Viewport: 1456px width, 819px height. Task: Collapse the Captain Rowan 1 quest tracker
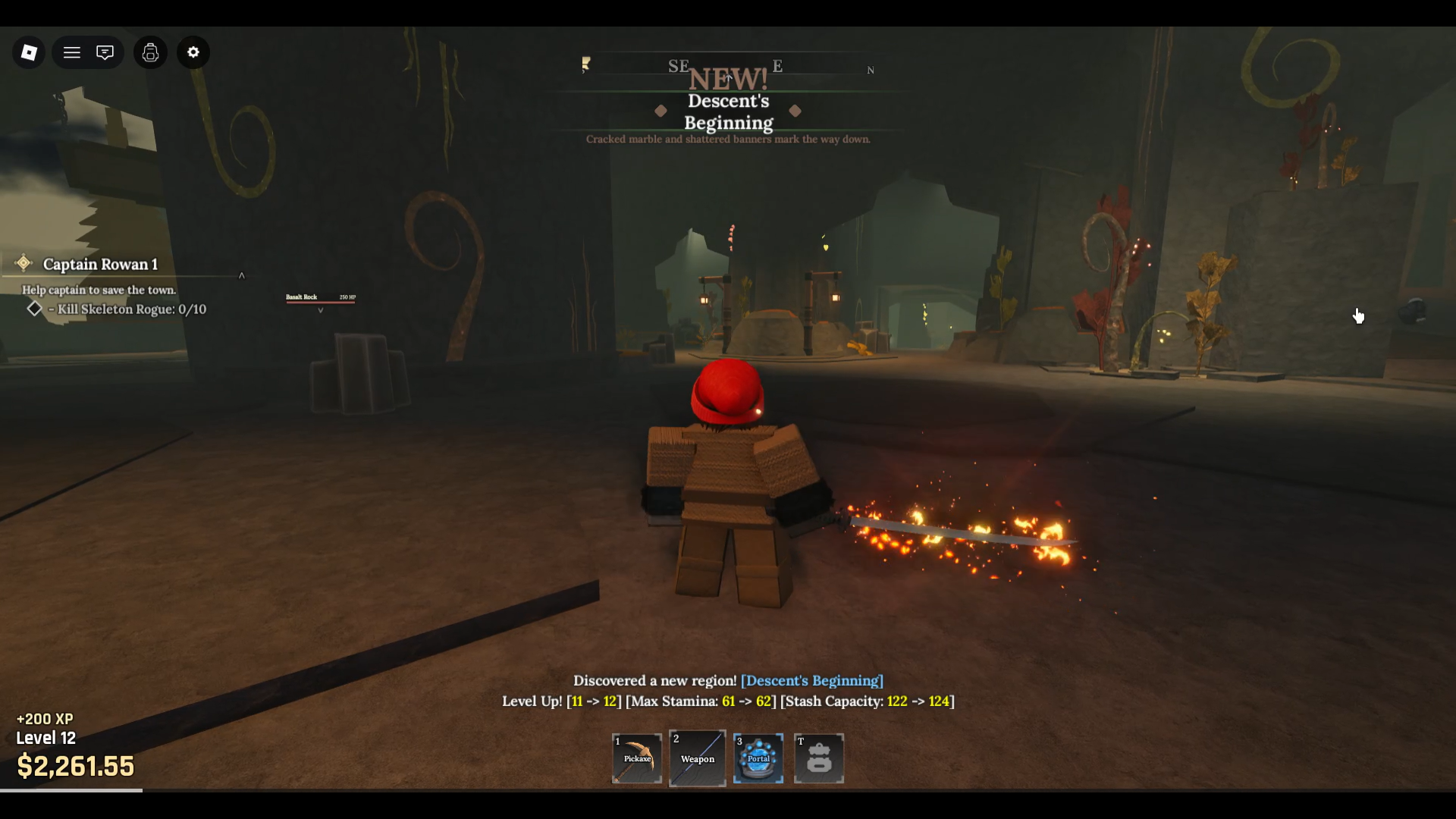(242, 275)
